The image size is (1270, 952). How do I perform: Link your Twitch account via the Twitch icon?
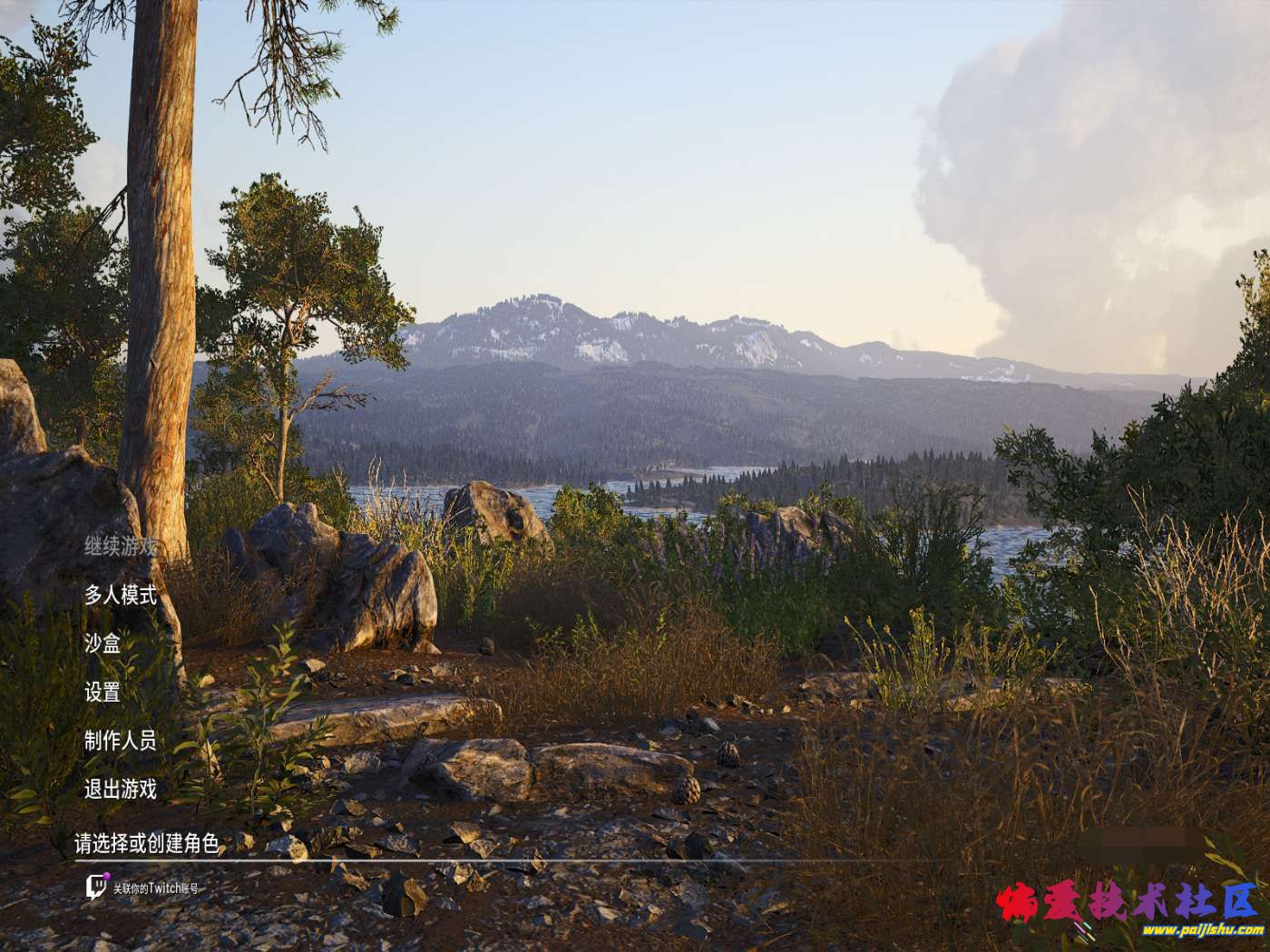(x=97, y=887)
